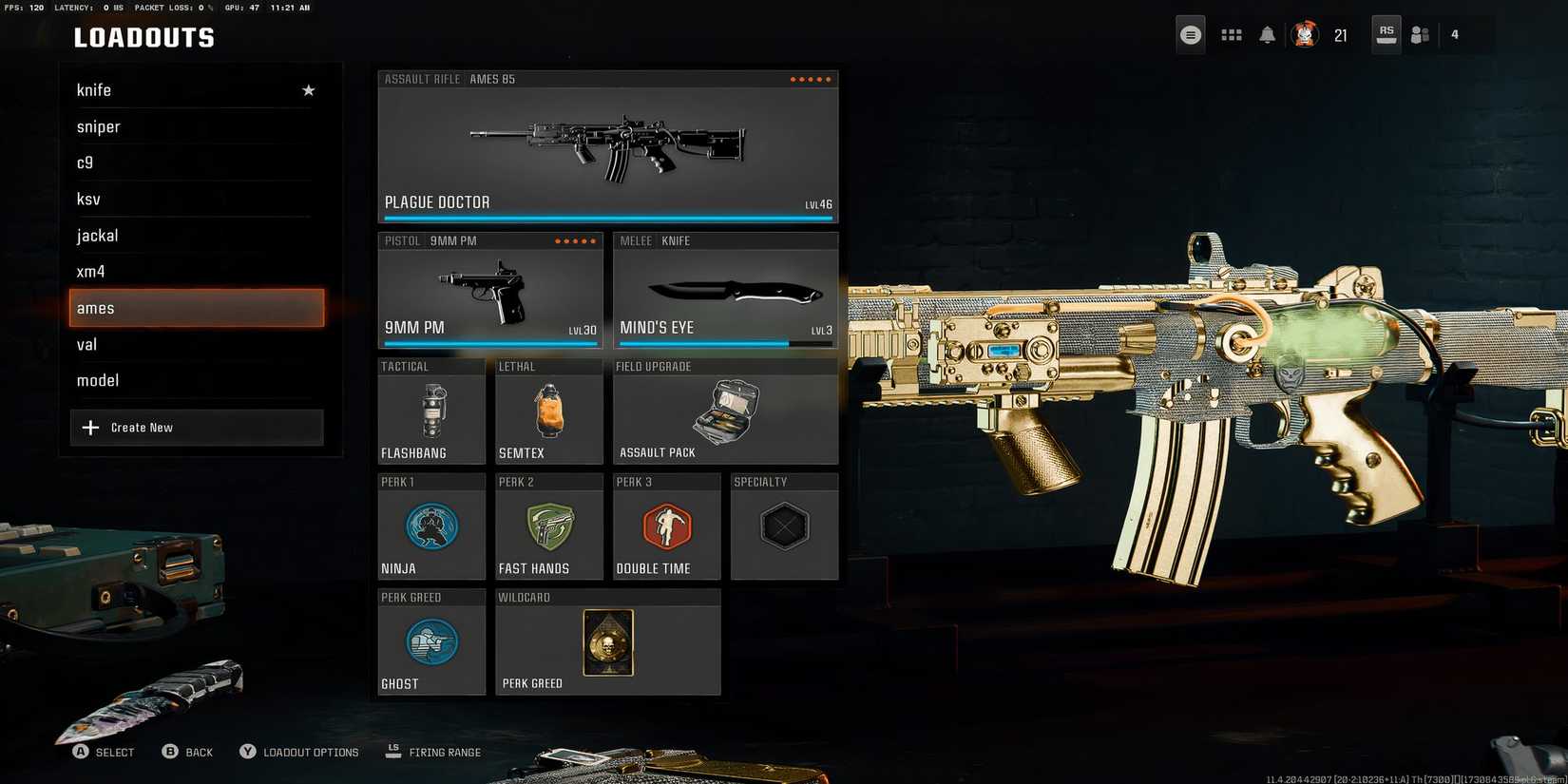
Task: Click Create New loadout button
Action: tap(197, 428)
